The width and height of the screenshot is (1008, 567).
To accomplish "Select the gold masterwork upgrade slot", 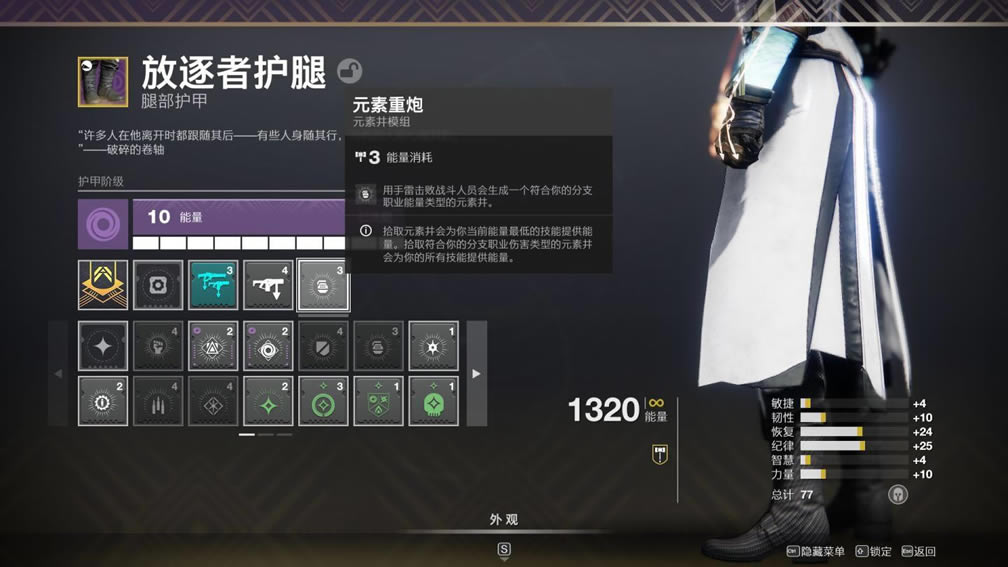I will click(x=103, y=285).
